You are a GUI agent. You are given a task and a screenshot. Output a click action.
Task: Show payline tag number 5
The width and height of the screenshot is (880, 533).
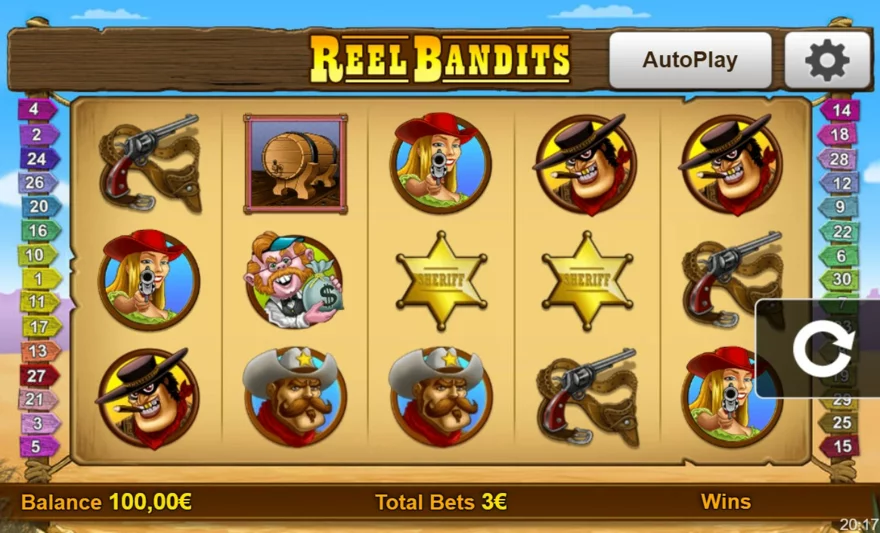click(36, 446)
